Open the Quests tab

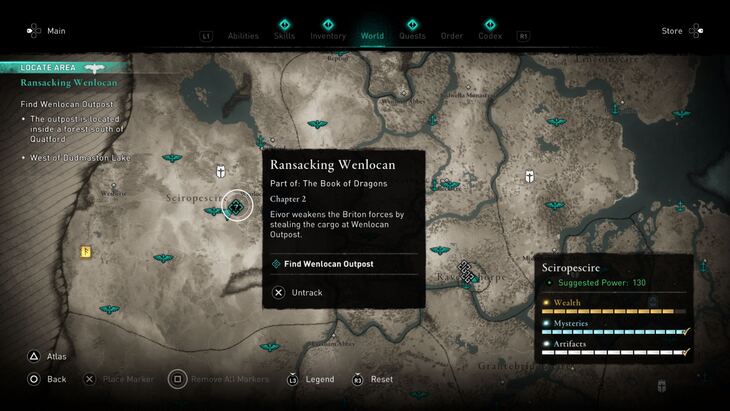pos(412,36)
